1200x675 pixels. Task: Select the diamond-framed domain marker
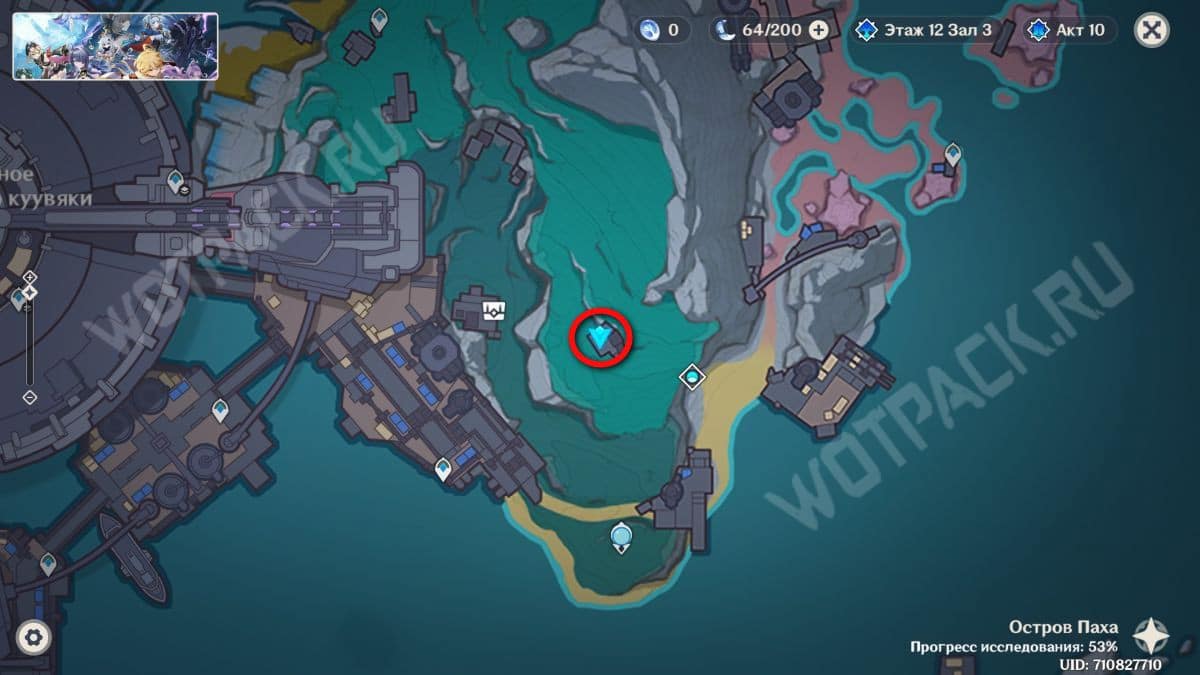click(692, 377)
